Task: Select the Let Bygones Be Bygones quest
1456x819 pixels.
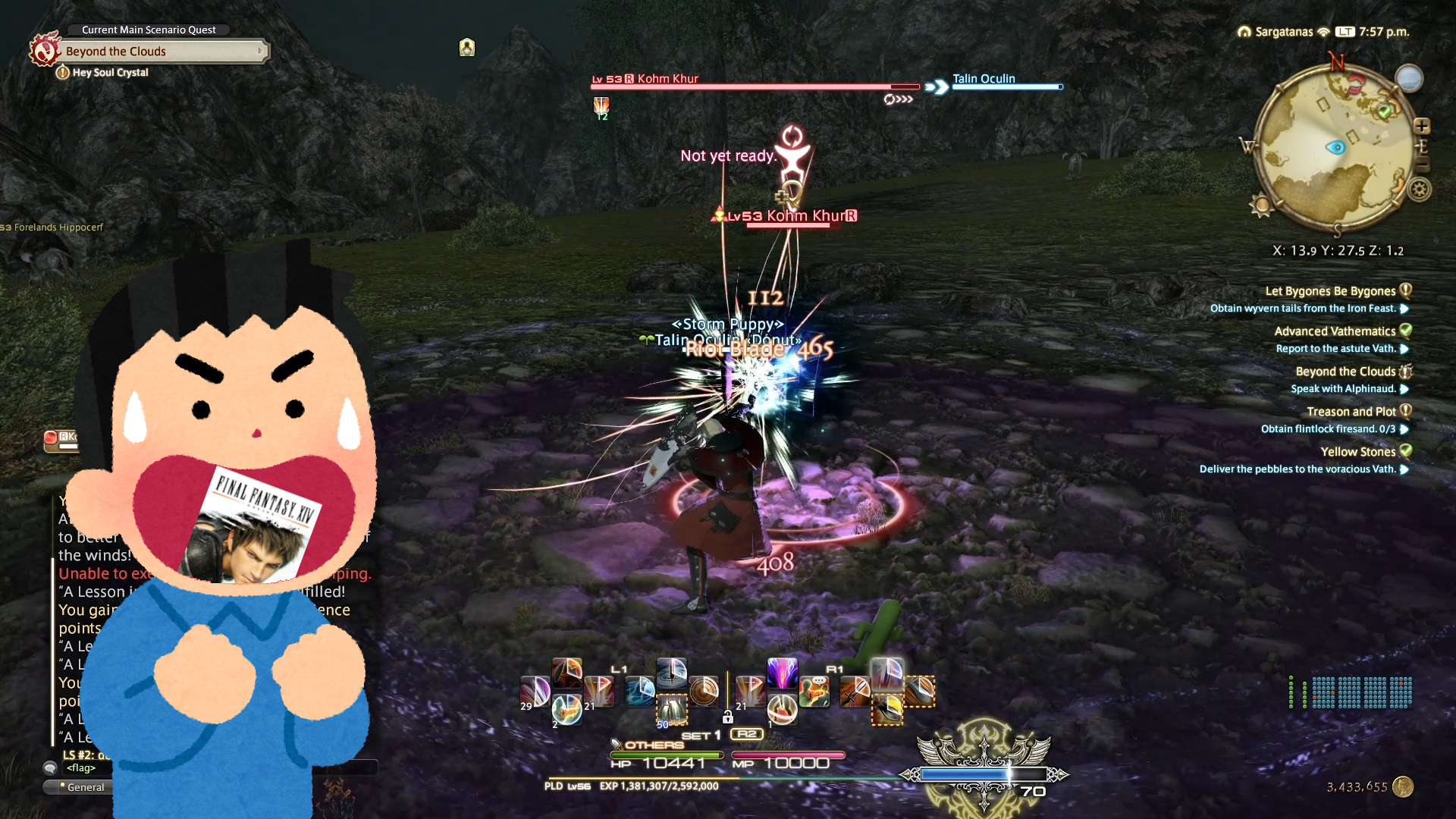Action: click(x=1330, y=291)
